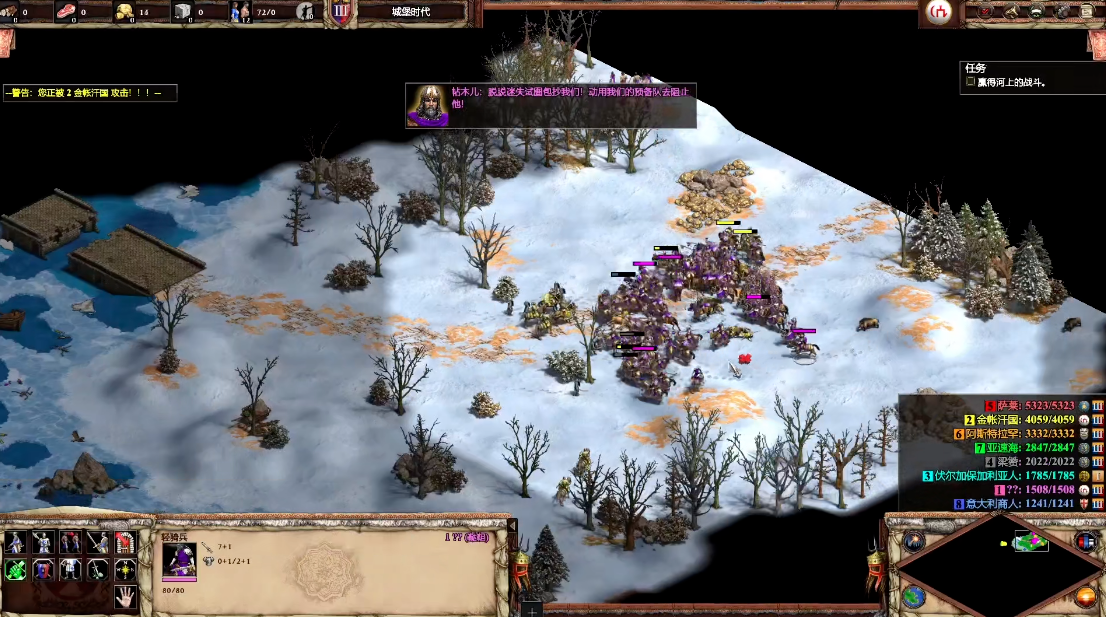Image resolution: width=1106 pixels, height=617 pixels.
Task: Click the idle villager icon in resource bar
Action: (307, 13)
